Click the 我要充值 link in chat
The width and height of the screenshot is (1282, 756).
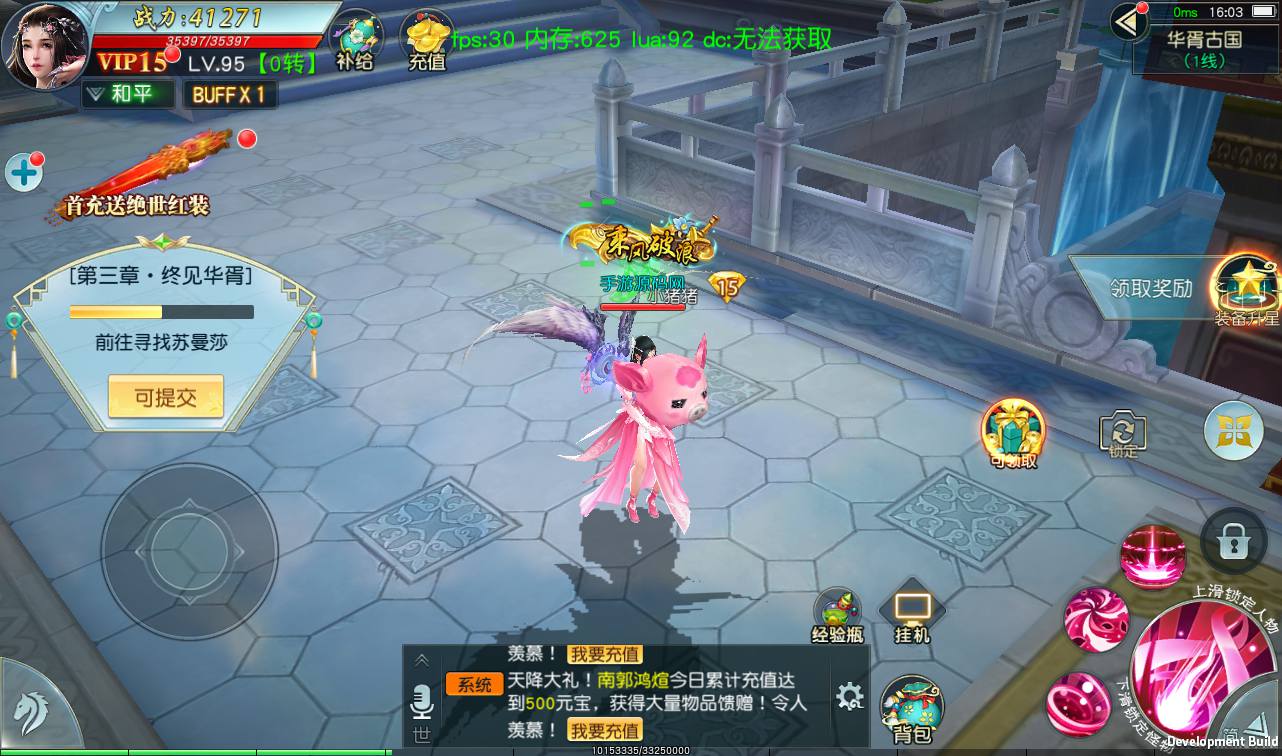[x=604, y=654]
